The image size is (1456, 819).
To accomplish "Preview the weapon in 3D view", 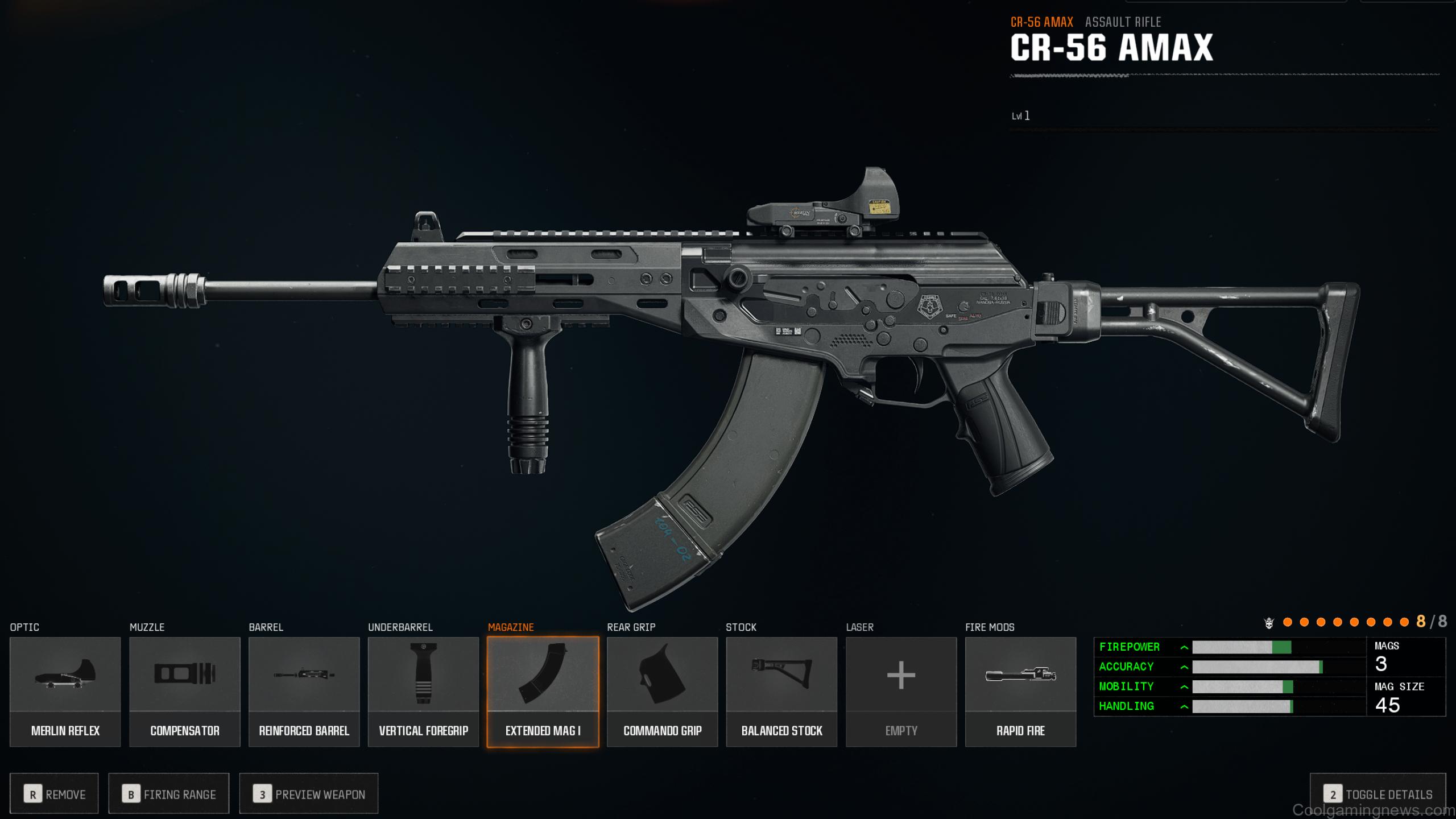I will pyautogui.click(x=310, y=793).
